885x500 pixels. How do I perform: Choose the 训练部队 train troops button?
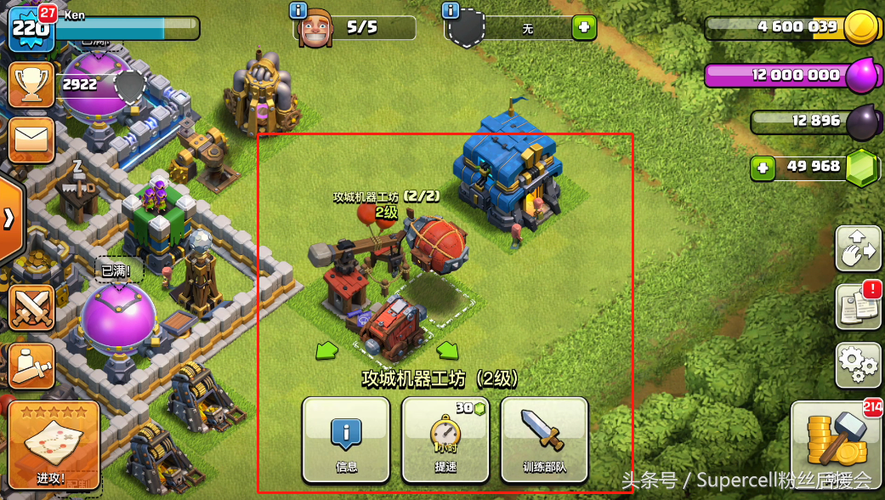tap(544, 440)
